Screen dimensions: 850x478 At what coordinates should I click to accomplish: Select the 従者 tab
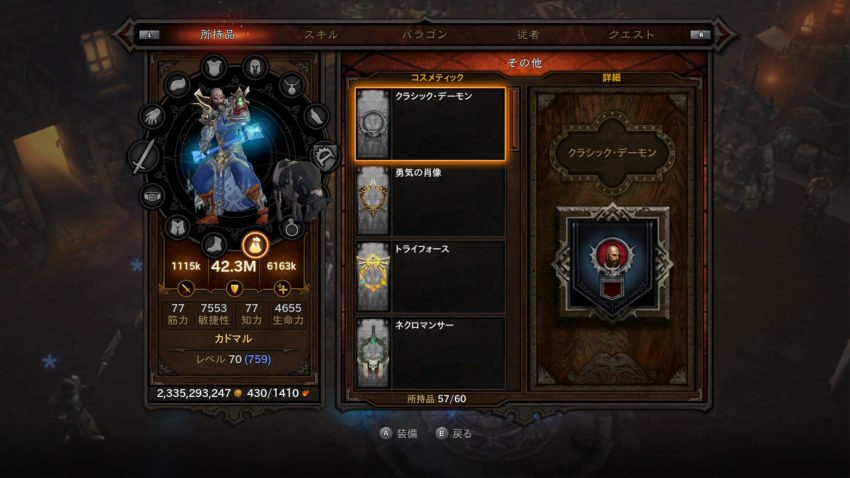527,34
